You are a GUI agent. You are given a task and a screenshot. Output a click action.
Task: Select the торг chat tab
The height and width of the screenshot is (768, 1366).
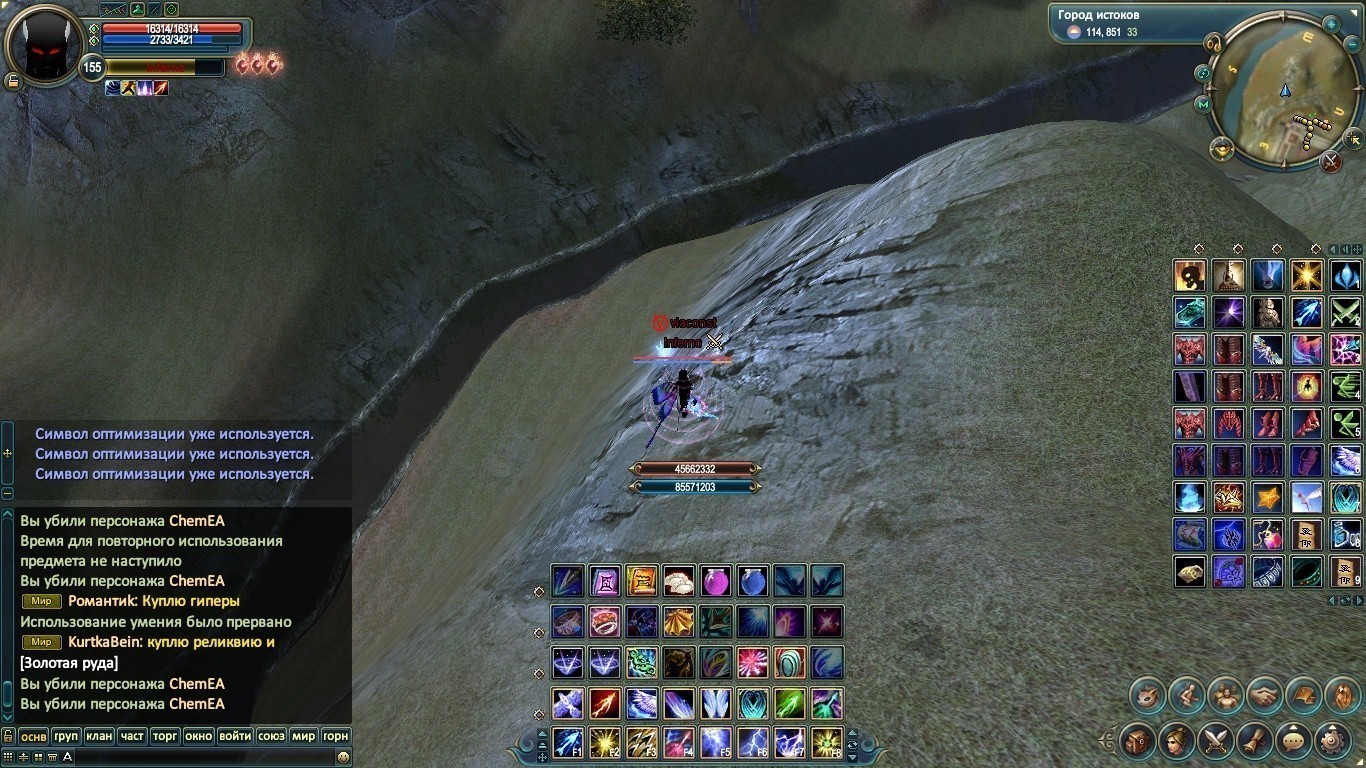[x=165, y=736]
